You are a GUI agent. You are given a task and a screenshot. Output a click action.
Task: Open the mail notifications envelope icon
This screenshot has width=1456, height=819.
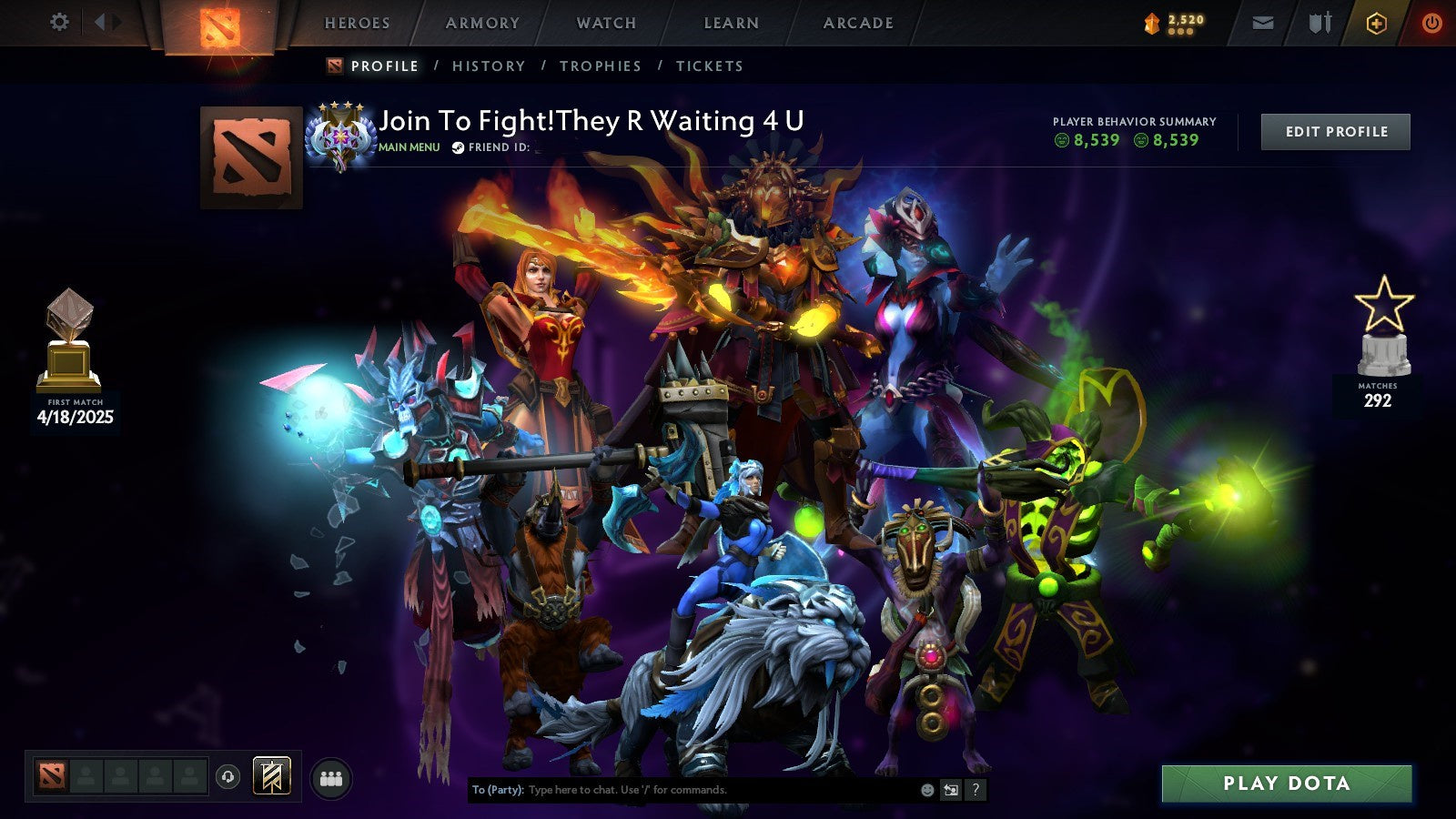1263,23
